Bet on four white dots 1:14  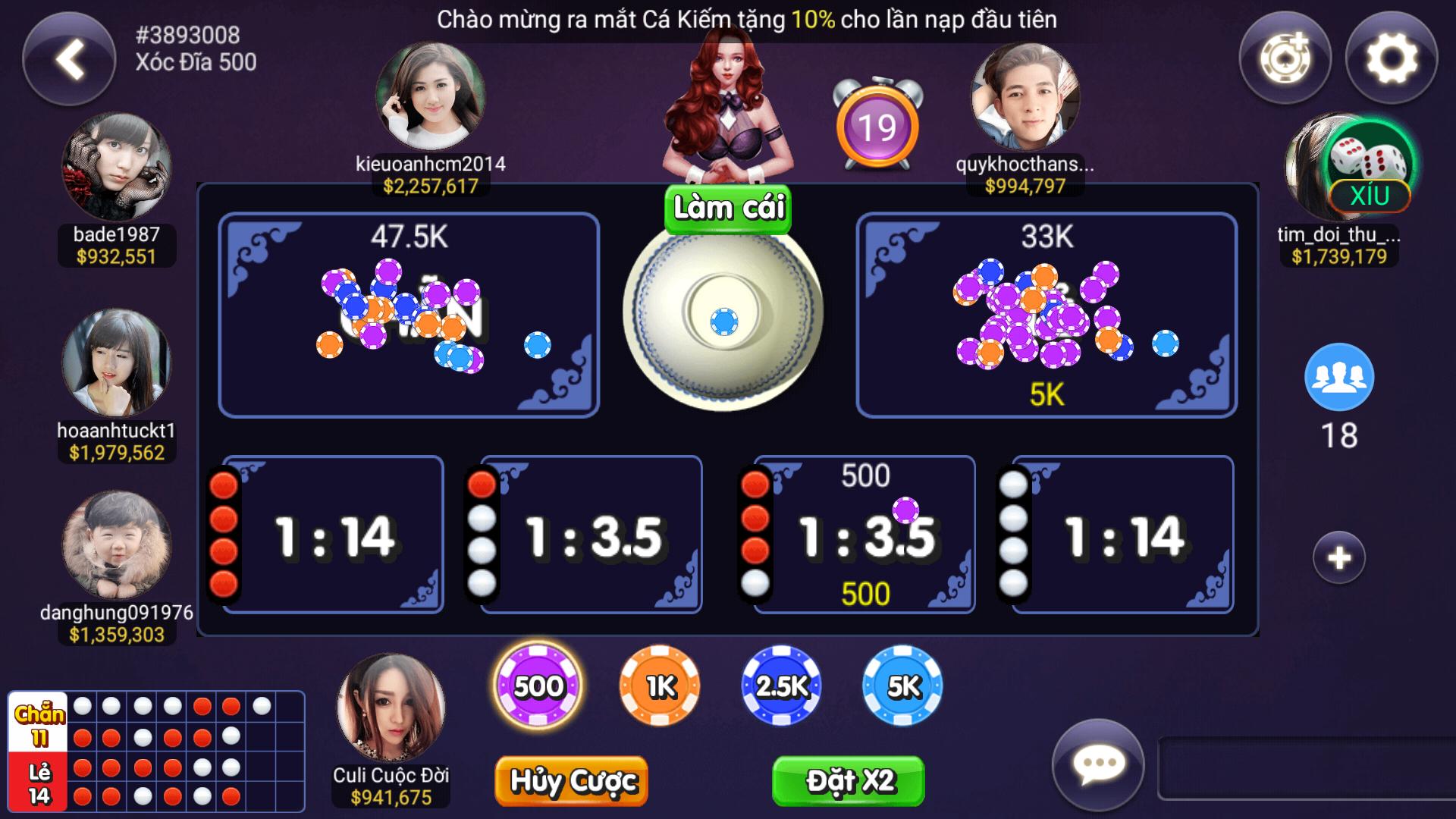(x=1124, y=535)
